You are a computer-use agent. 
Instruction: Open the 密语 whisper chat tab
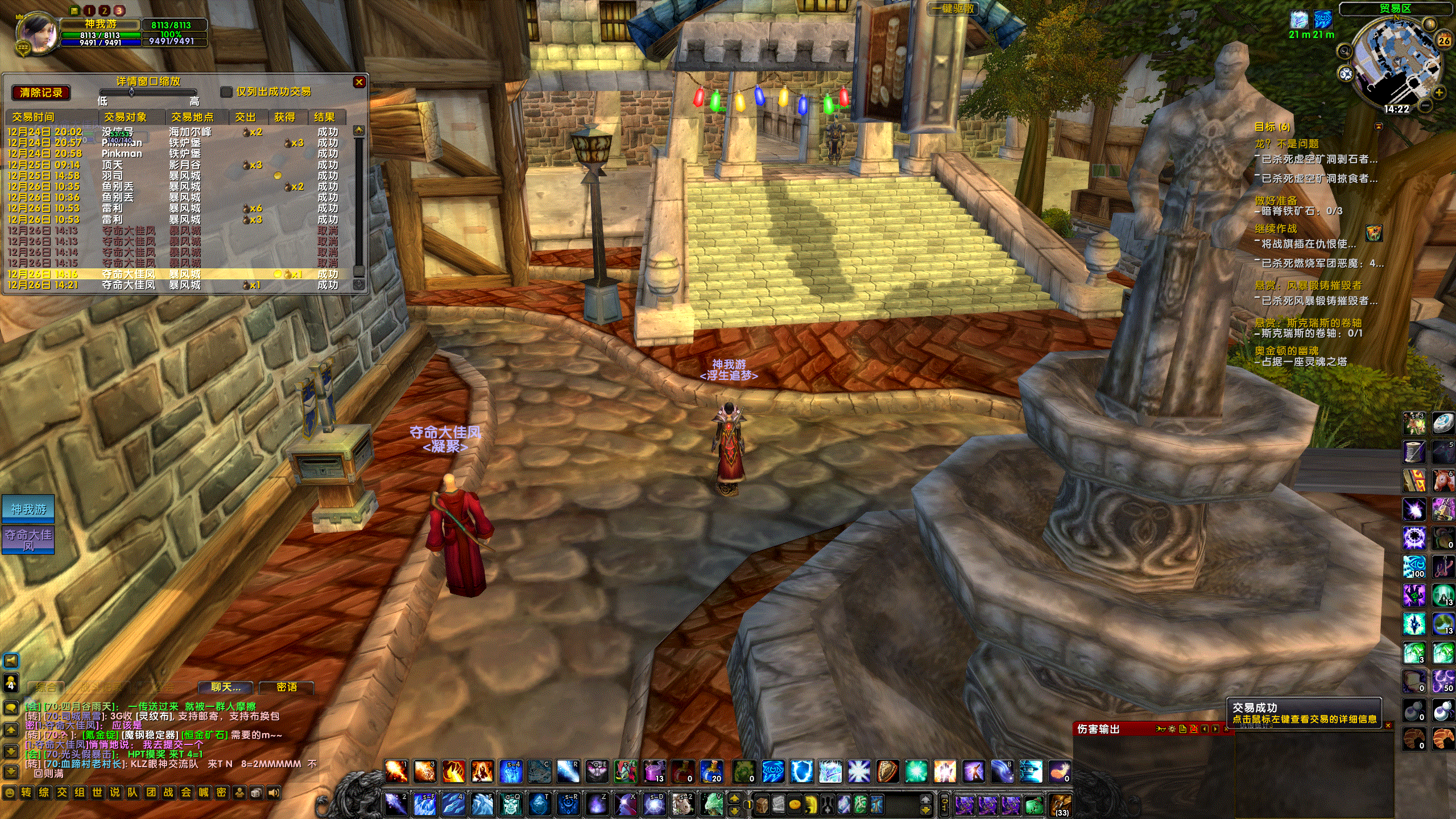point(287,688)
